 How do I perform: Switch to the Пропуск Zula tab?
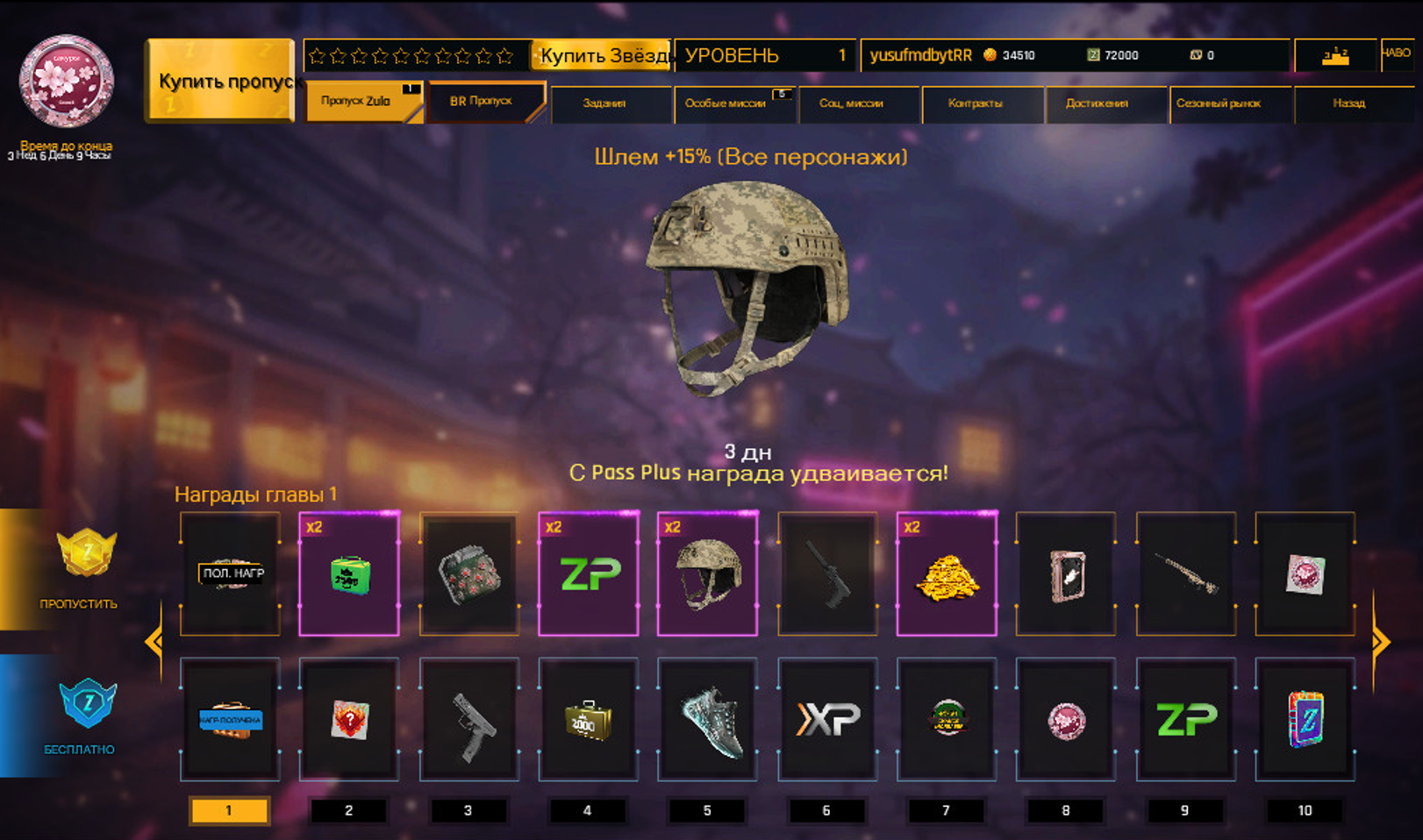(361, 102)
